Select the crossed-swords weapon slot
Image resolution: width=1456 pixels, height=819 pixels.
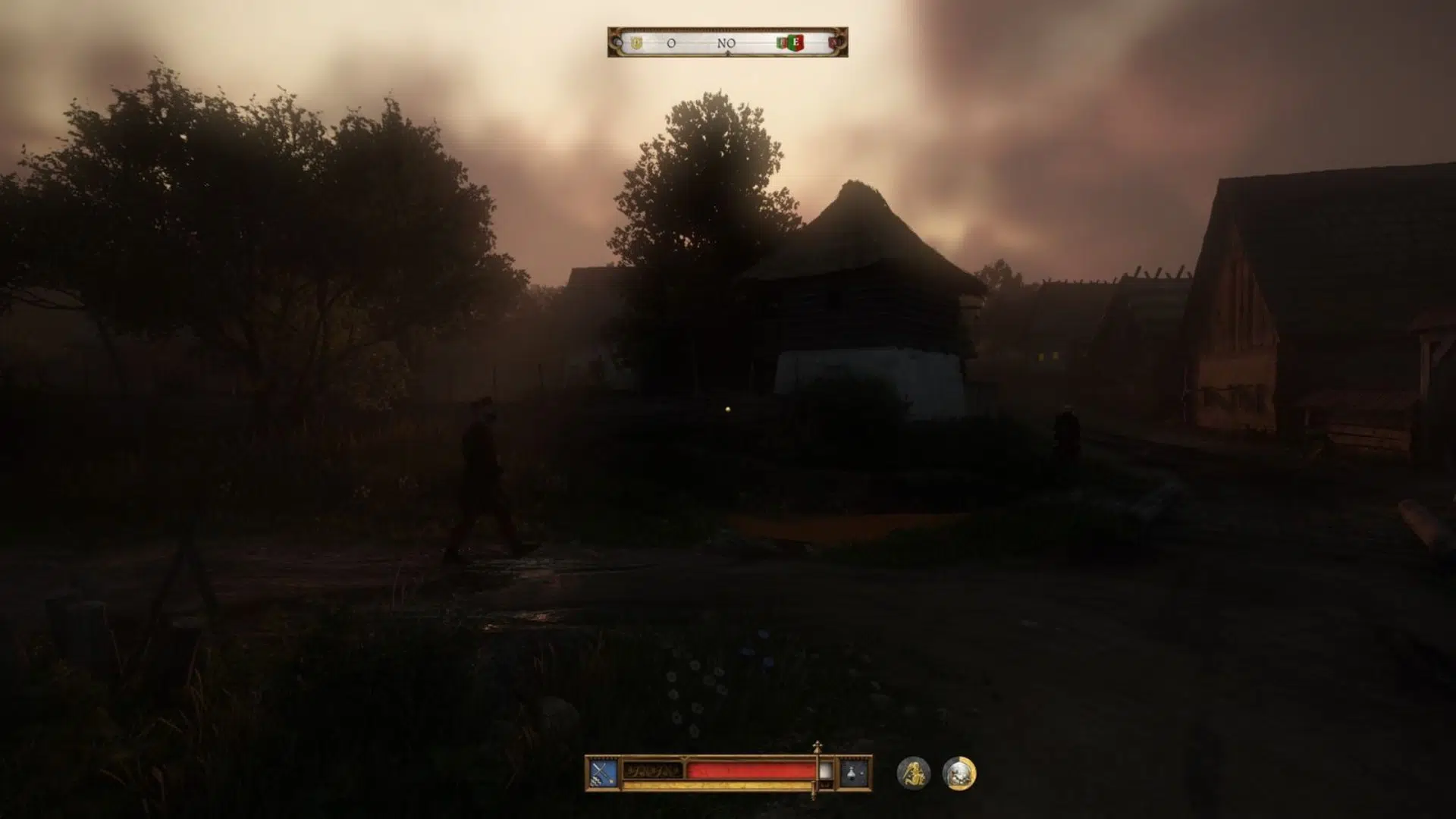(x=604, y=773)
